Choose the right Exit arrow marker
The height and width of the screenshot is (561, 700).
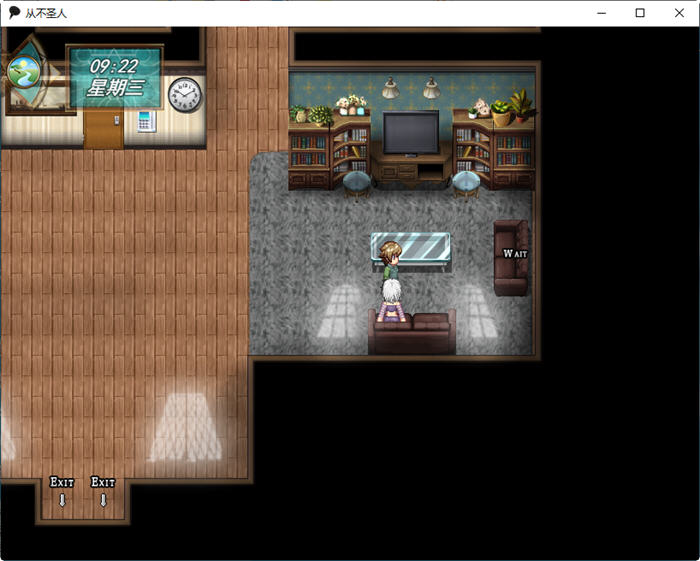coord(103,491)
